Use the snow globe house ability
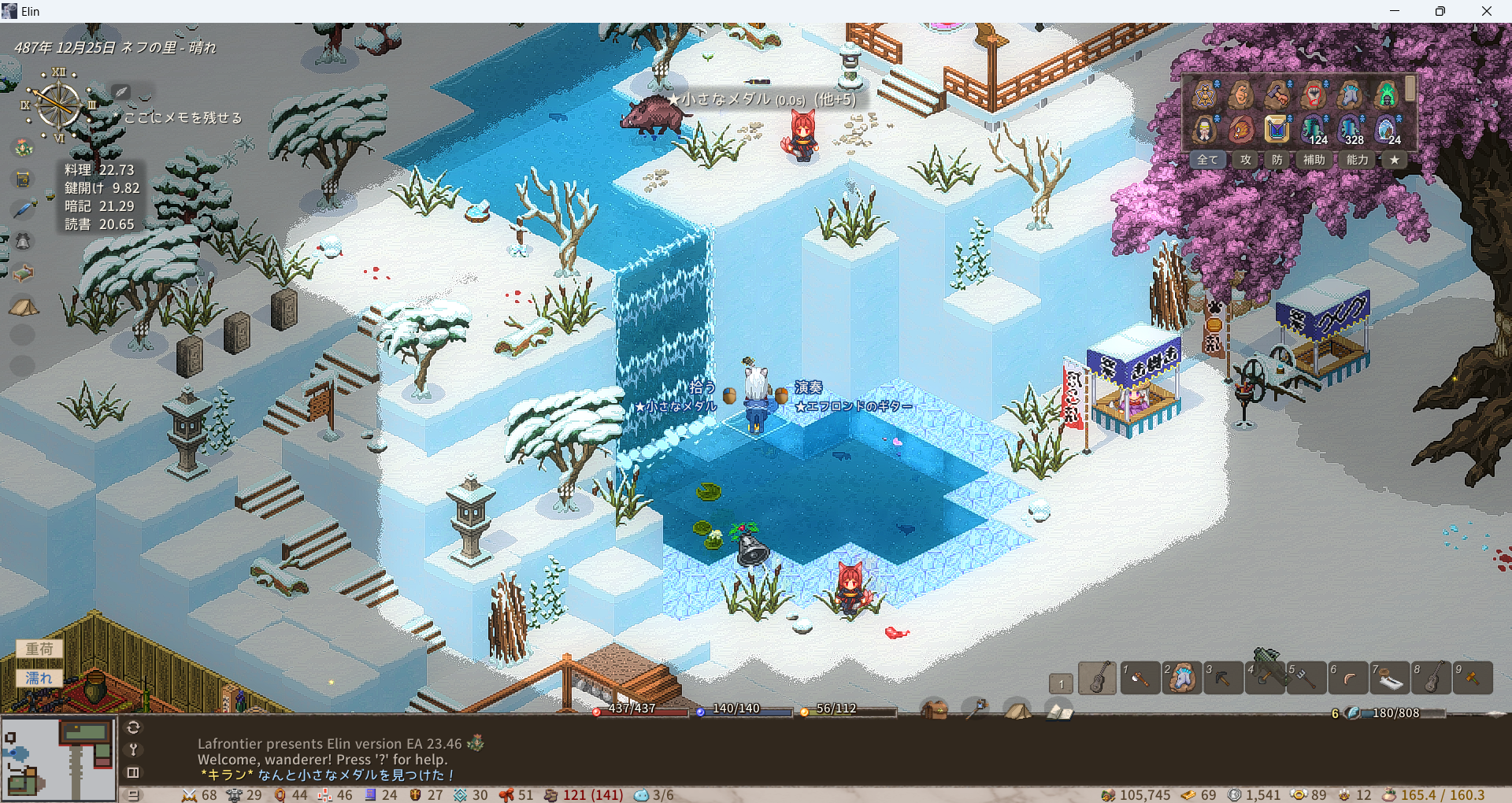This screenshot has width=1512, height=803. tap(1387, 128)
